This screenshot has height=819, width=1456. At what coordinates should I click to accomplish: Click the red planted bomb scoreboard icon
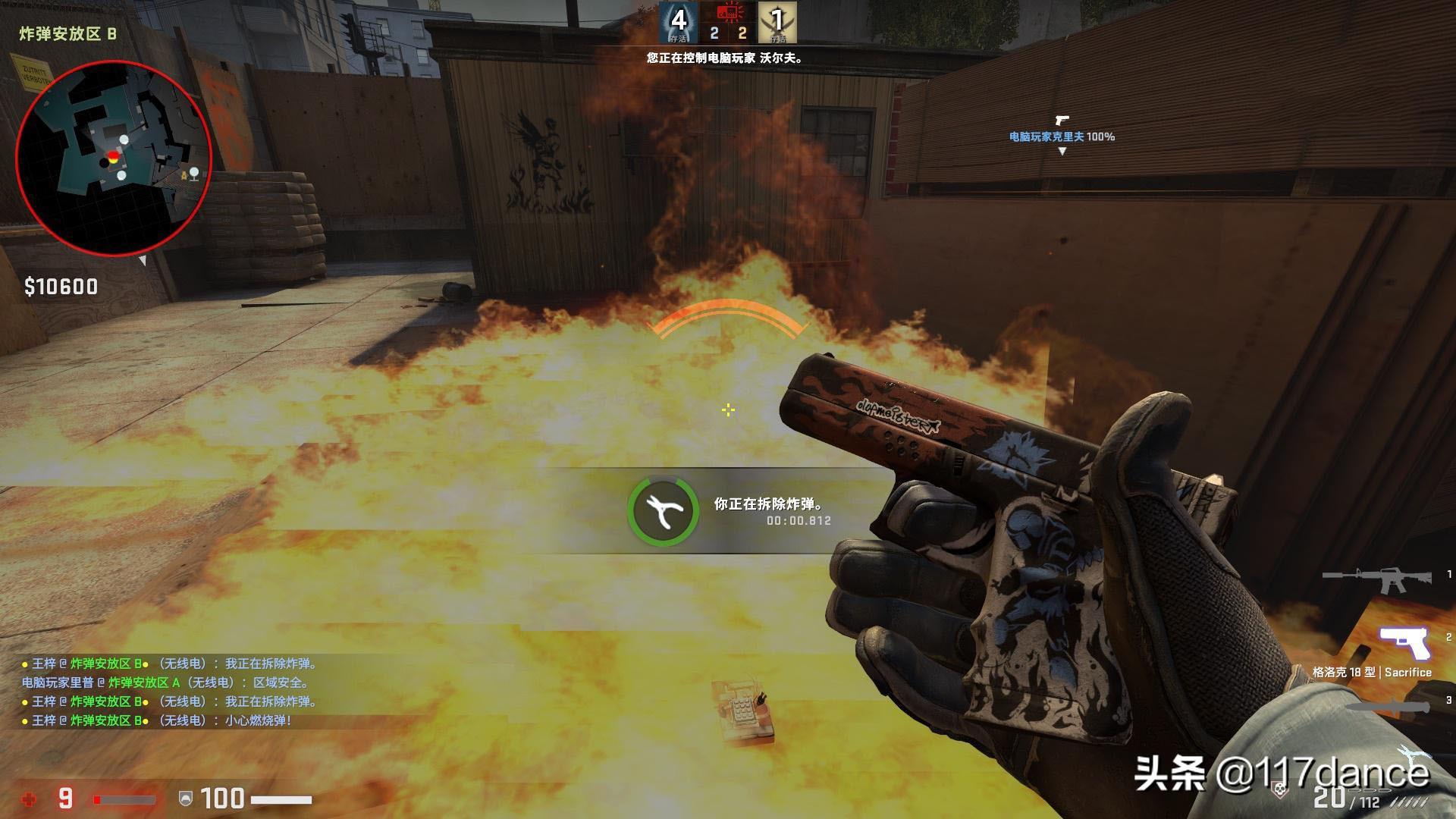(728, 13)
